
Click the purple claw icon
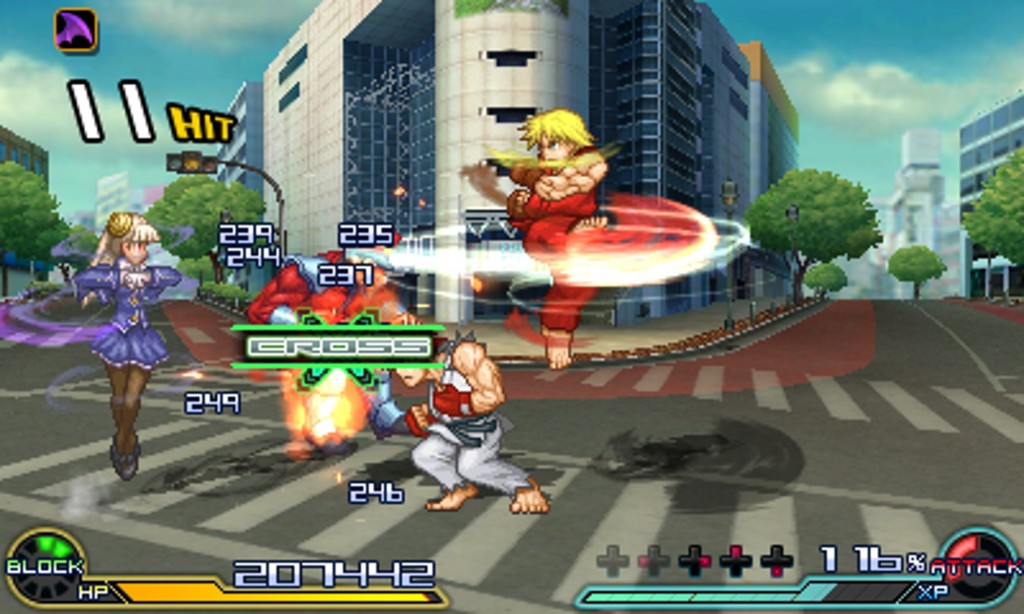pyautogui.click(x=75, y=29)
